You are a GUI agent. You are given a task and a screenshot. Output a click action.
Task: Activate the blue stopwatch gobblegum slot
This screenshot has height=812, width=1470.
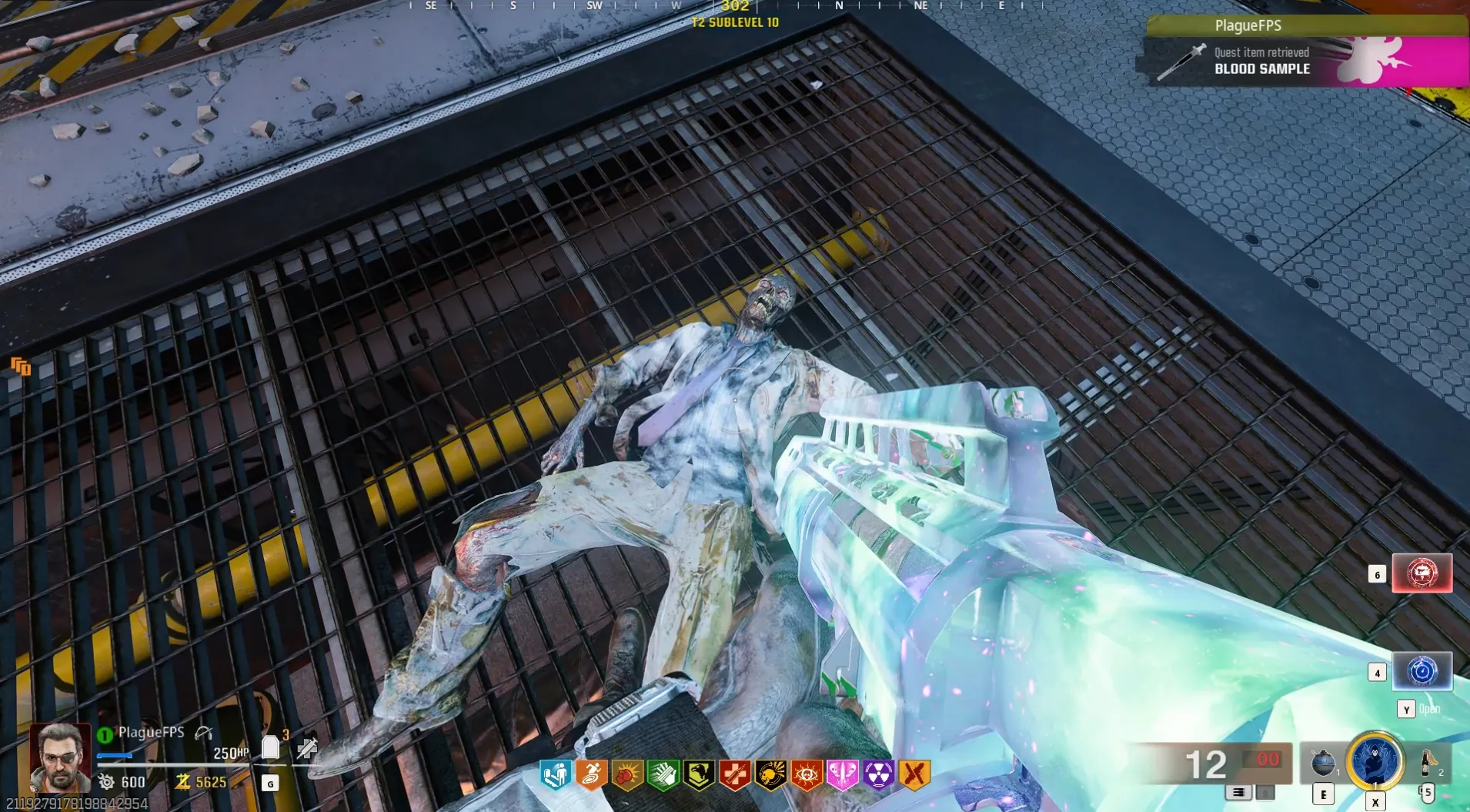click(x=1422, y=672)
